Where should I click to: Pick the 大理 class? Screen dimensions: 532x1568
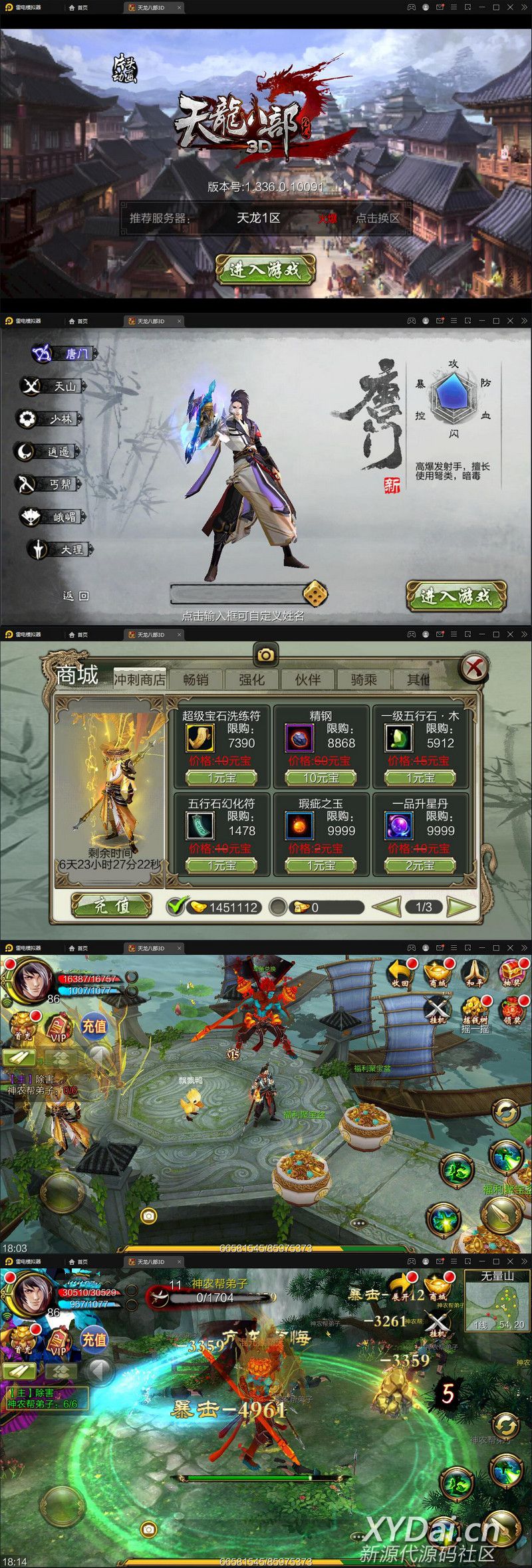[x=61, y=550]
